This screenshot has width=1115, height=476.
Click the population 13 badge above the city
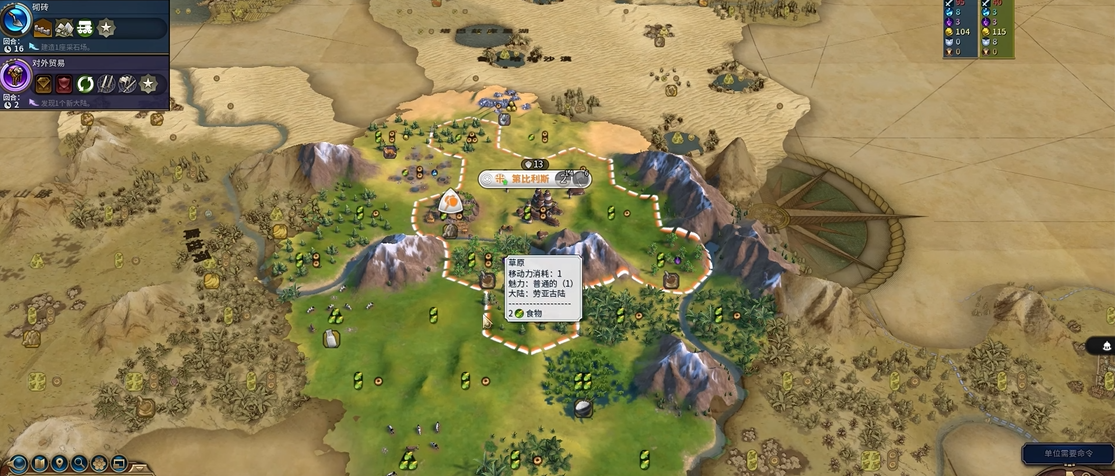[535, 164]
